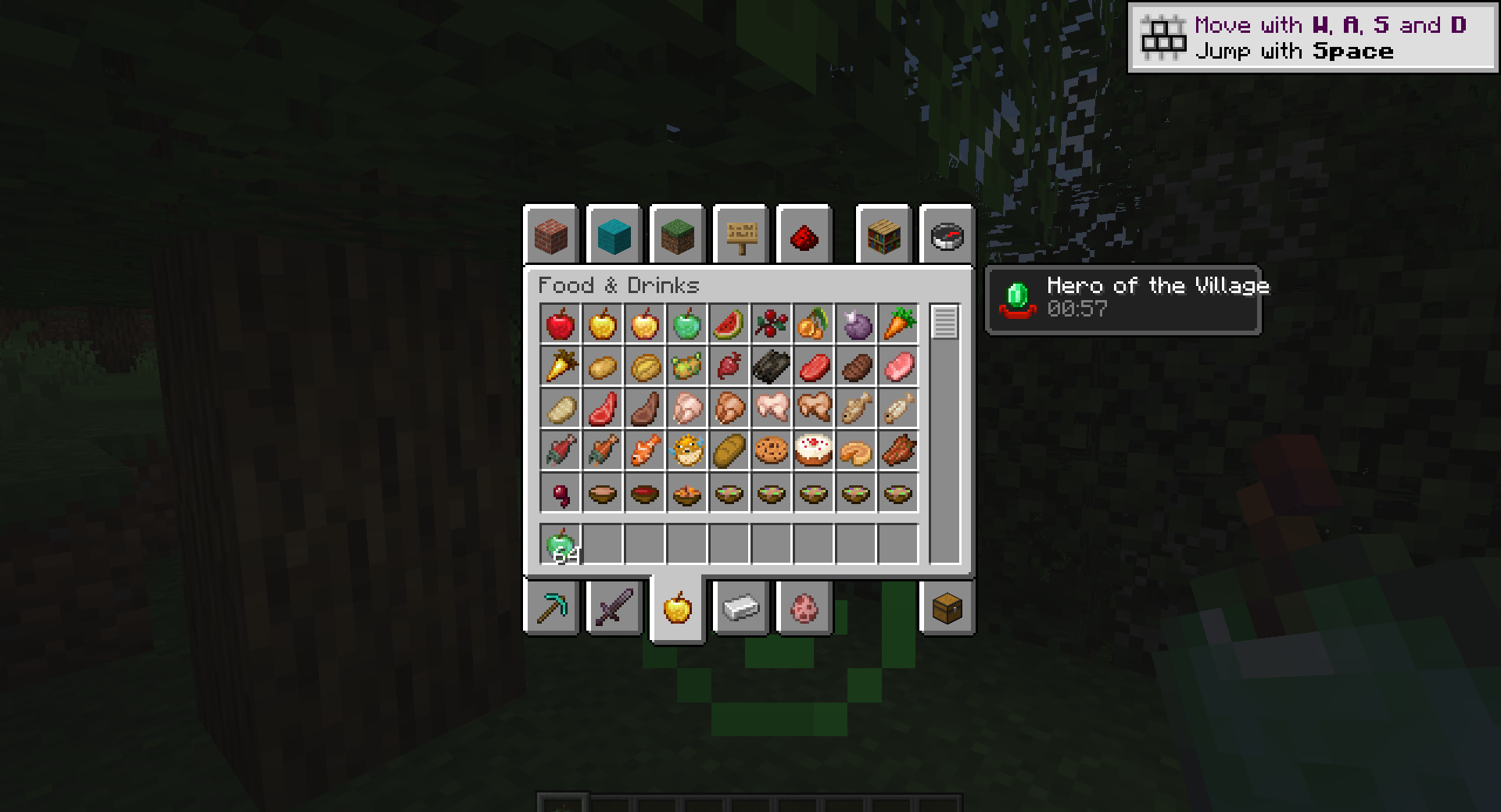Switch to the survival inventory chest tab
The width and height of the screenshot is (1501, 812).
point(946,608)
